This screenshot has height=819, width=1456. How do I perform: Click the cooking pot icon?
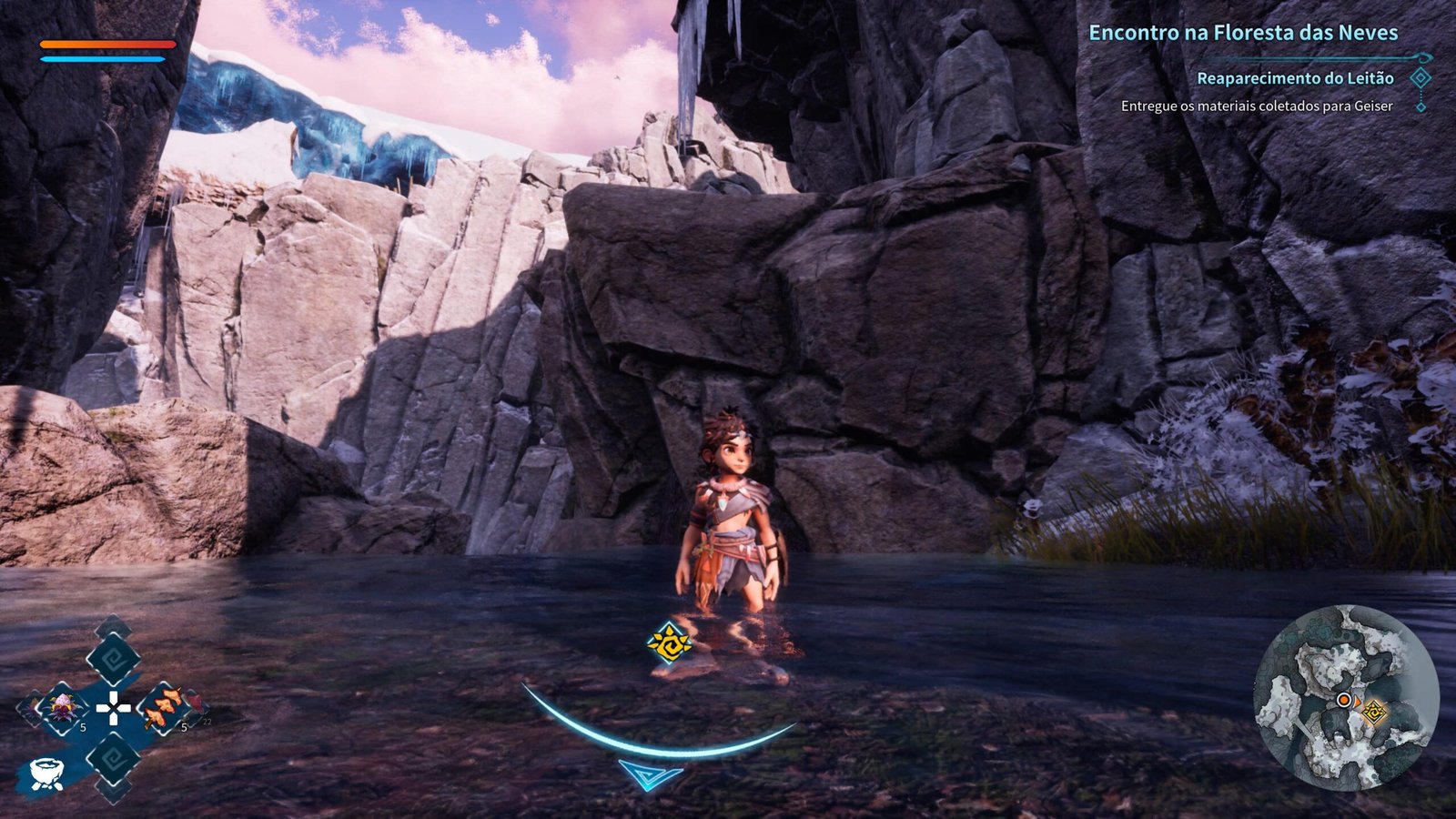pos(45,773)
